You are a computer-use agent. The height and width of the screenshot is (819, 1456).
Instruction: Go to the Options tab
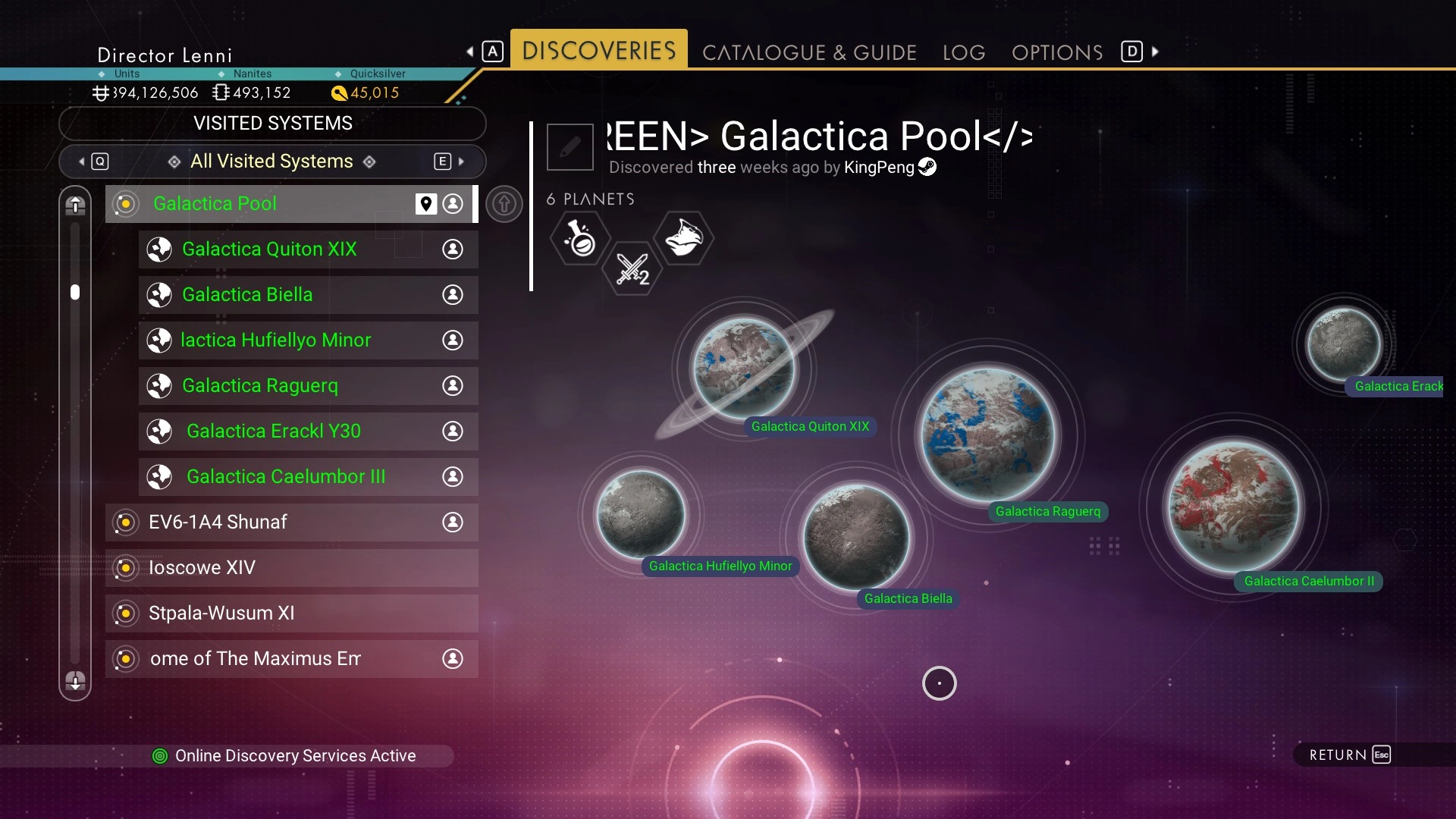click(x=1057, y=52)
